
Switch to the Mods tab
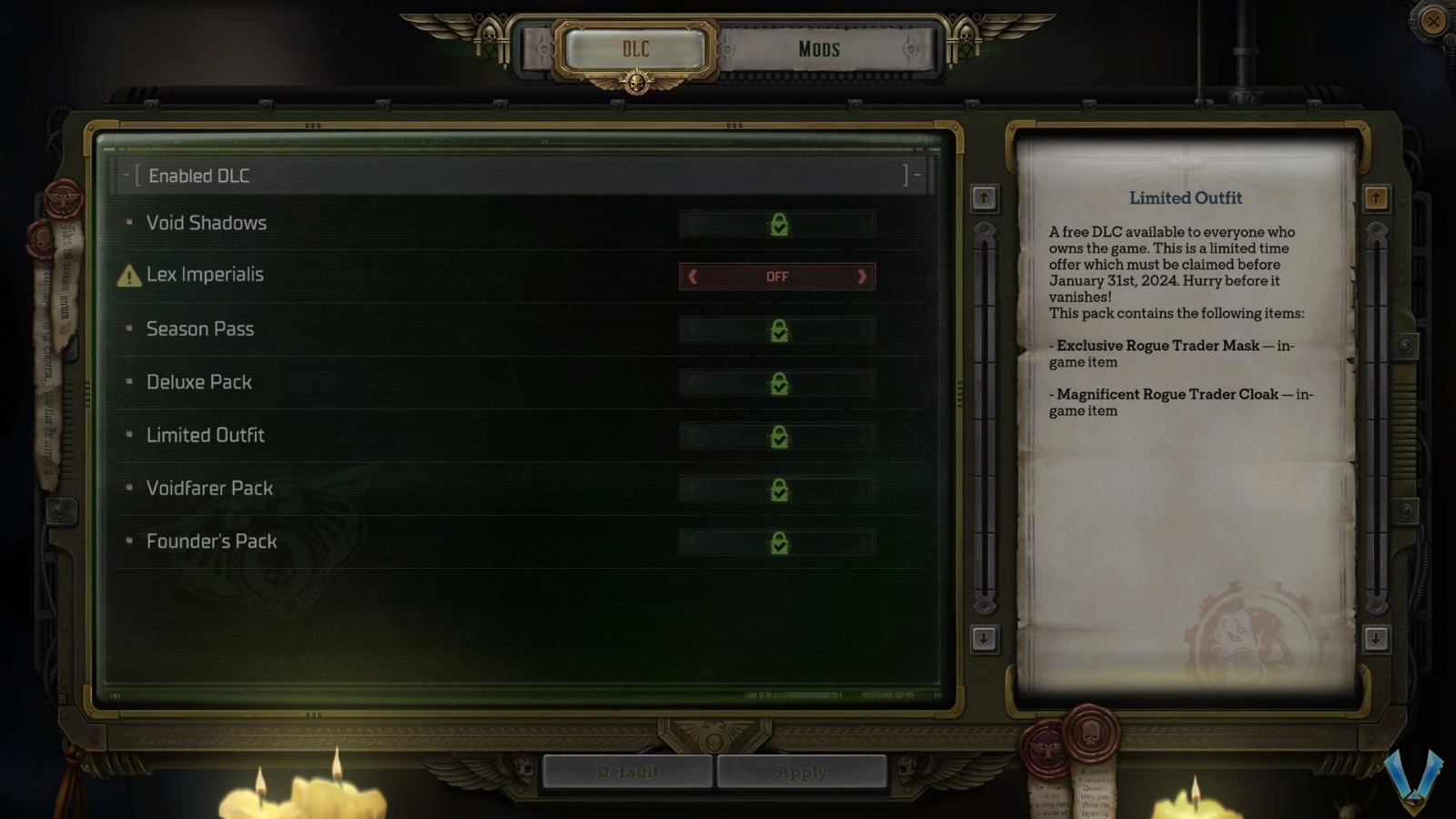coord(817,50)
